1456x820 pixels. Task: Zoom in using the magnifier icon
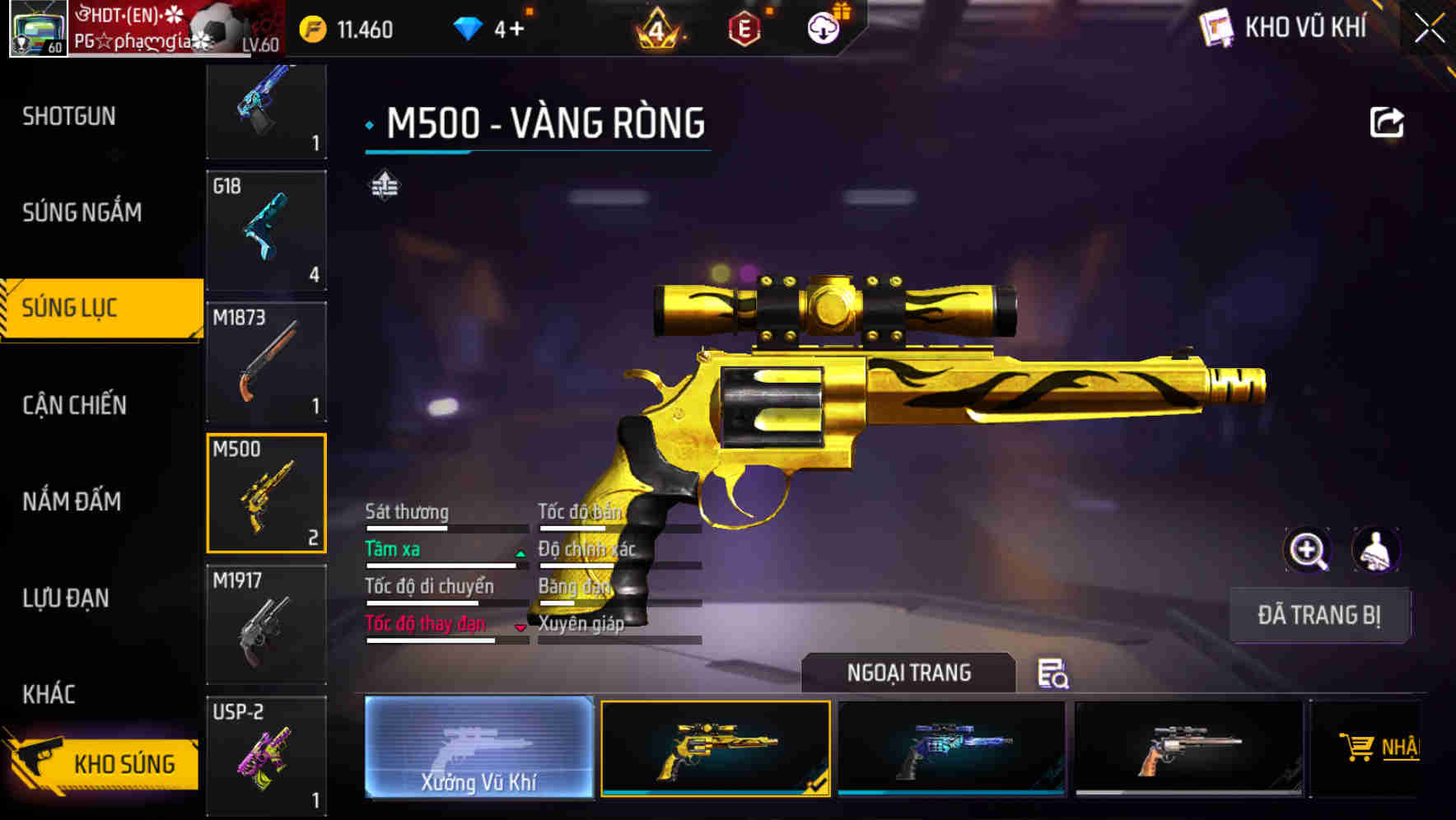(x=1307, y=550)
